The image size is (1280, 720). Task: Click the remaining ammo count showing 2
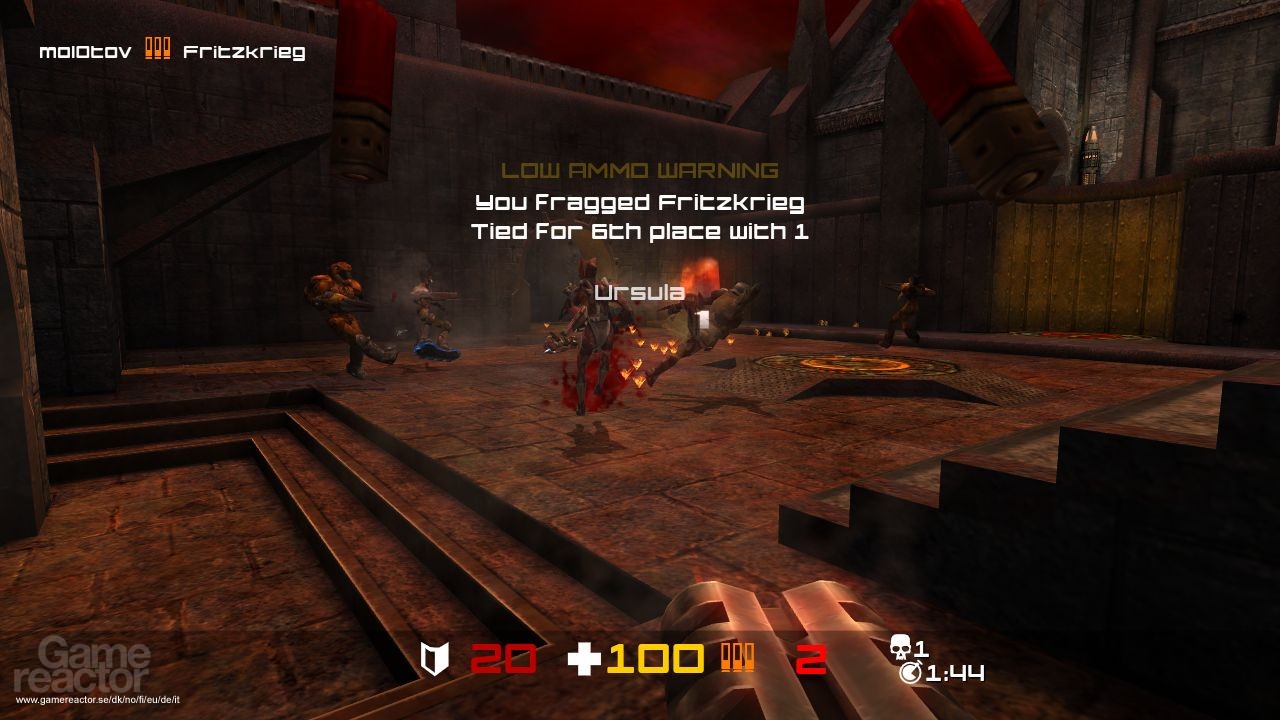pos(810,659)
